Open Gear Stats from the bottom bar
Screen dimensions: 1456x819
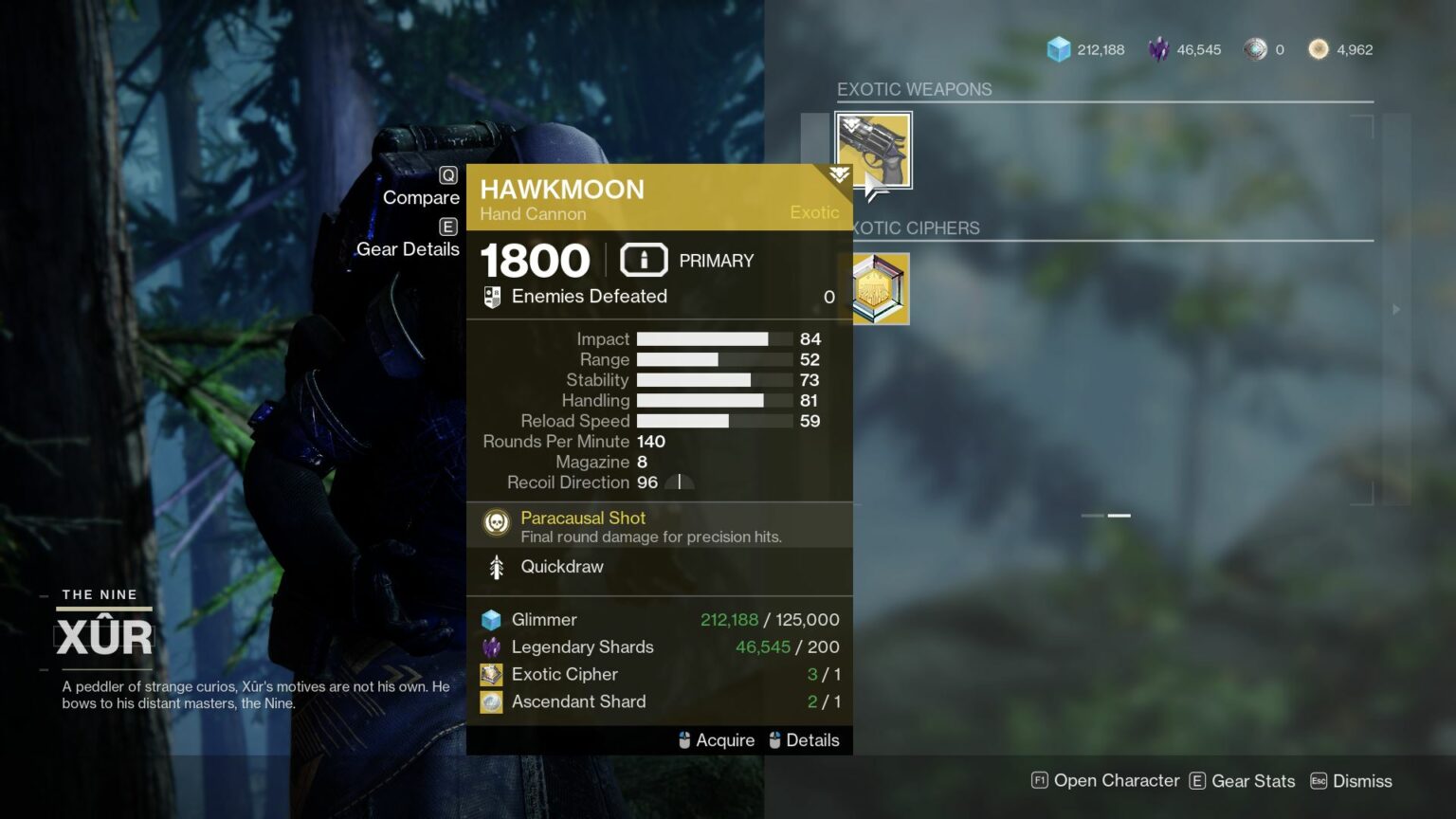tap(1243, 780)
